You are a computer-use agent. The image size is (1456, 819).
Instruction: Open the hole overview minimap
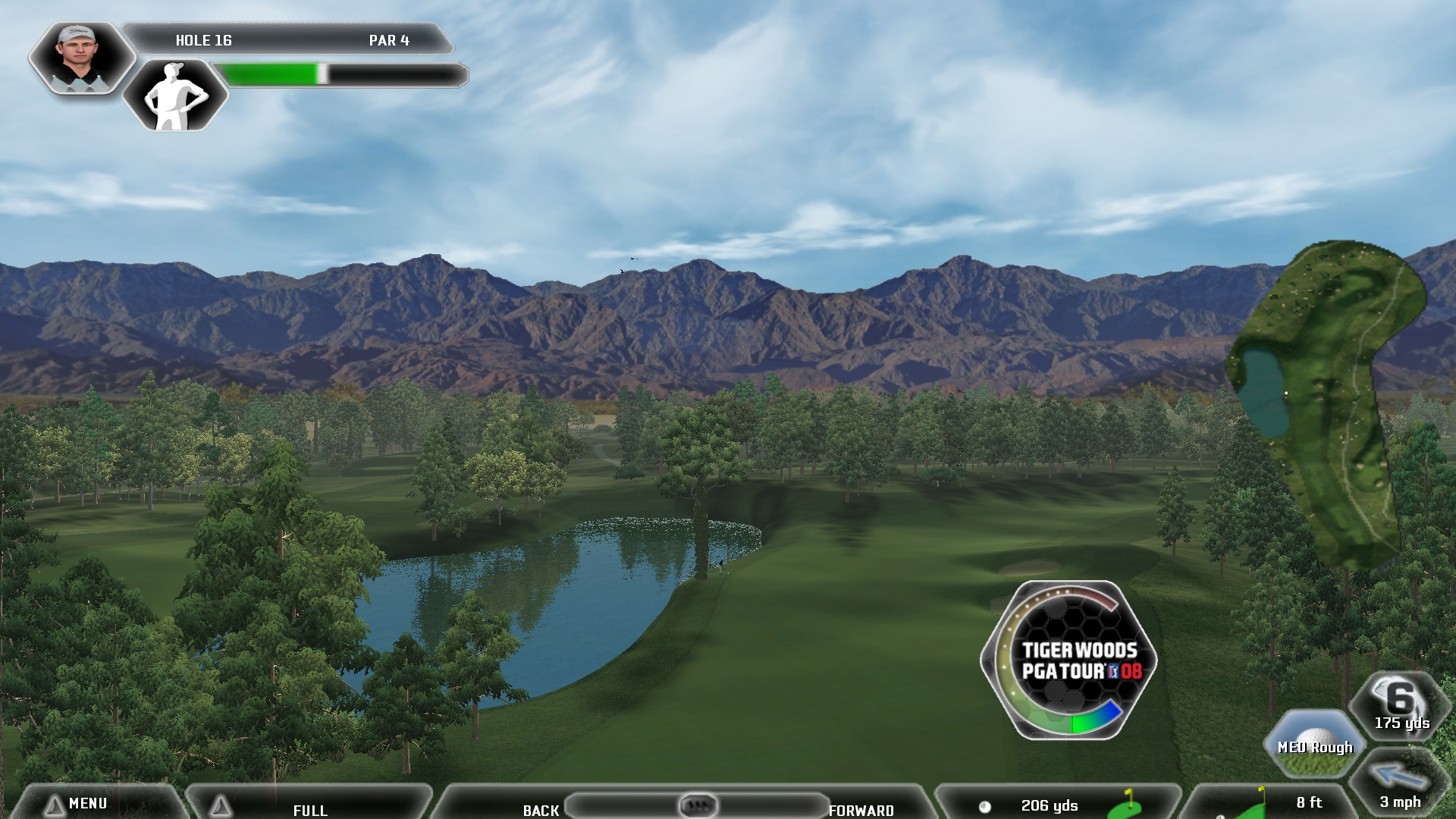click(1327, 402)
